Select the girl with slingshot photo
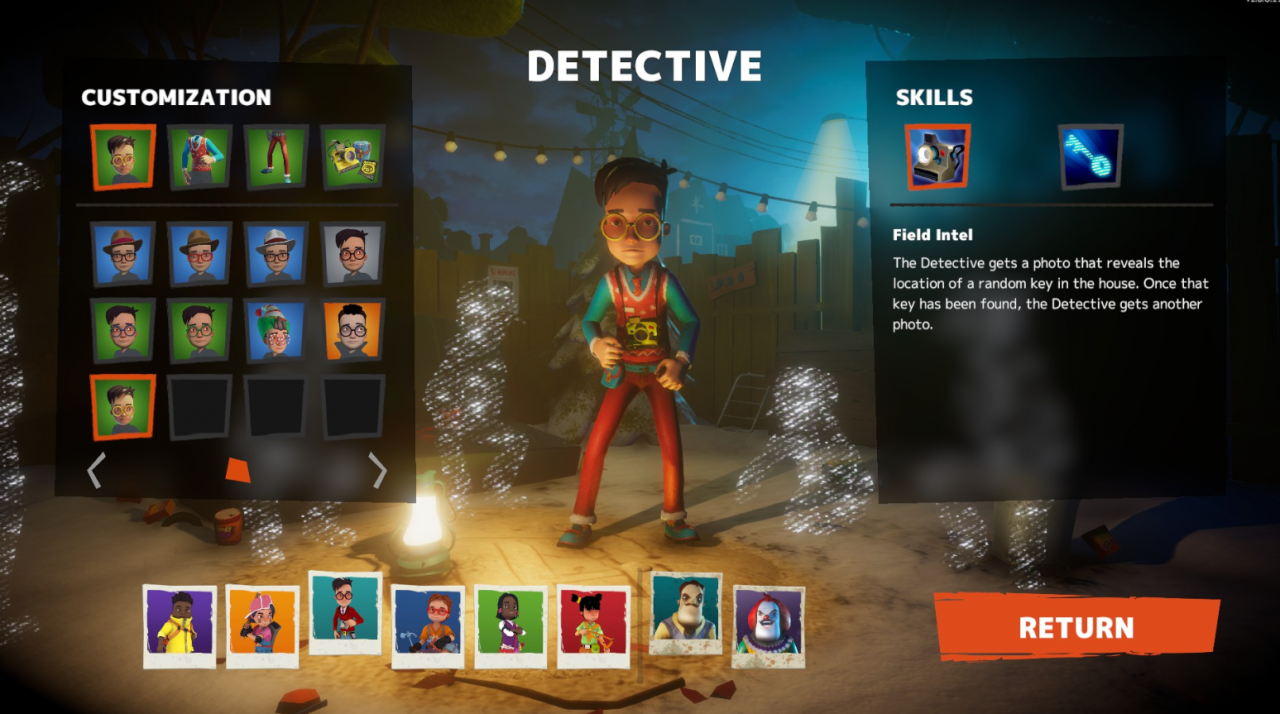Image resolution: width=1280 pixels, height=714 pixels. 593,626
